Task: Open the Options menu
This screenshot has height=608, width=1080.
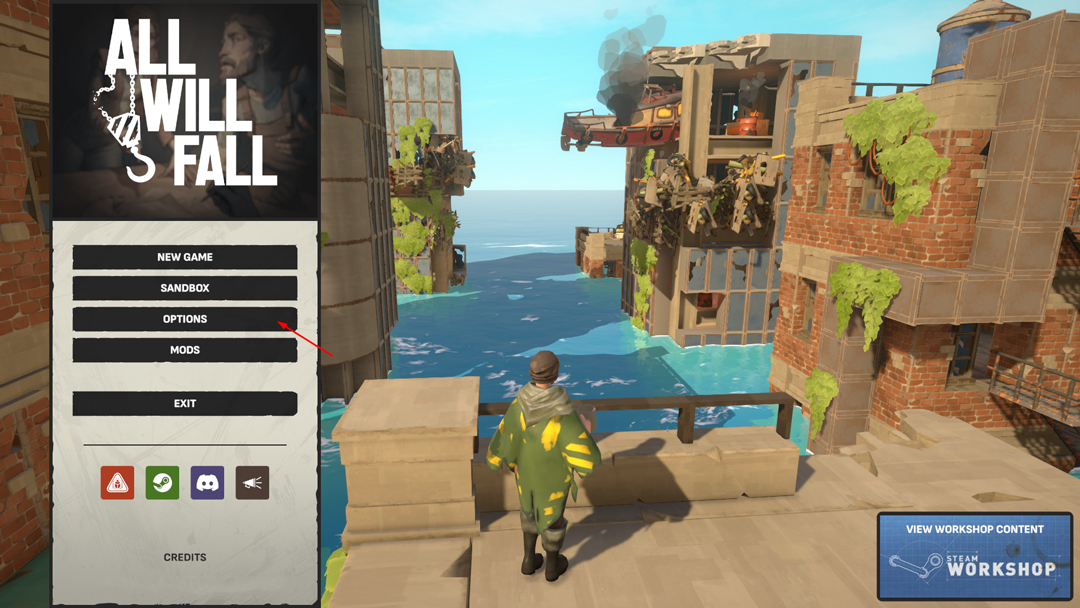Action: coord(185,319)
